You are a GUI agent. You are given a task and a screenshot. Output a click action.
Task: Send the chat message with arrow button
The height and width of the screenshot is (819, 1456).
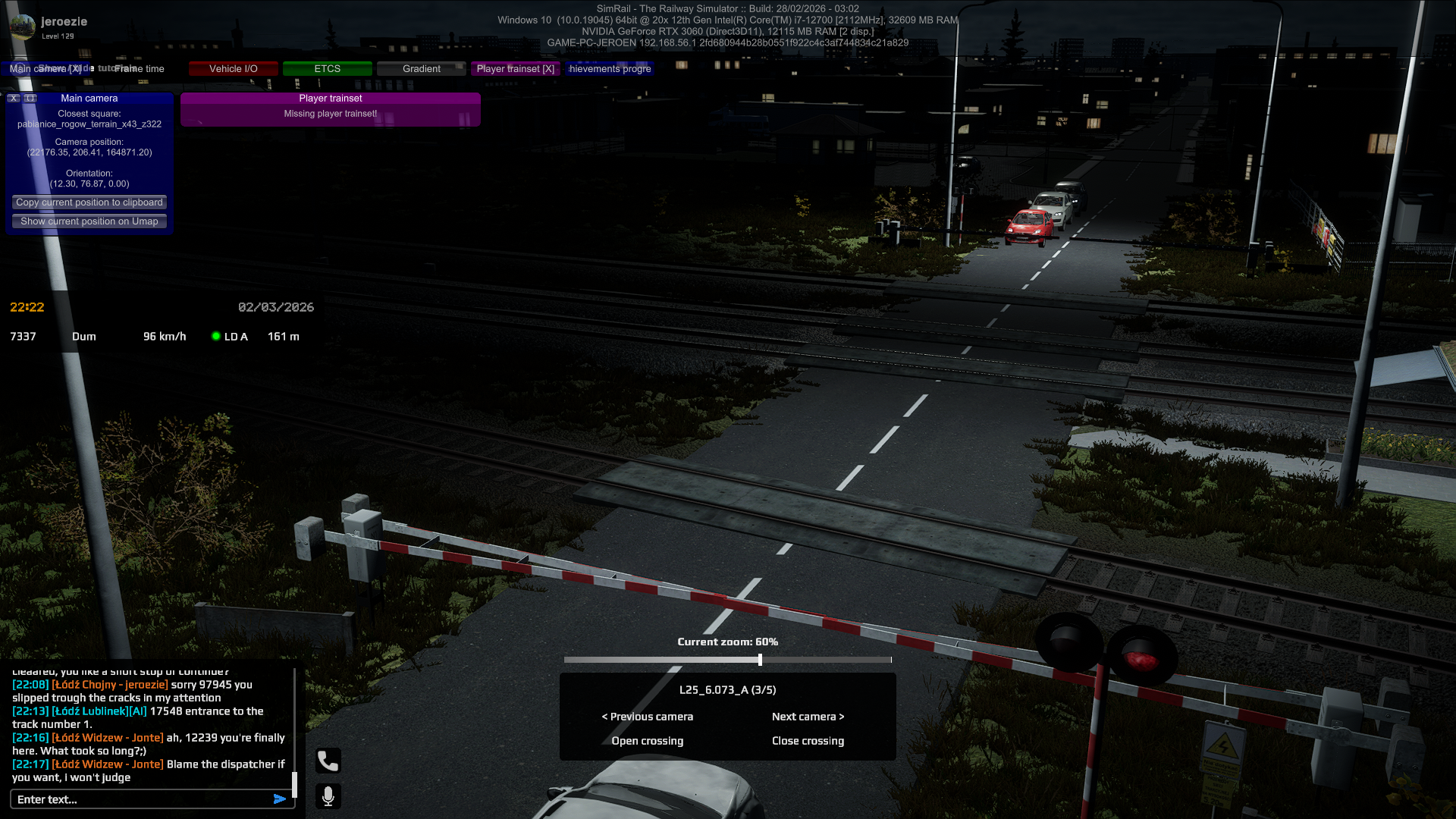pos(280,799)
